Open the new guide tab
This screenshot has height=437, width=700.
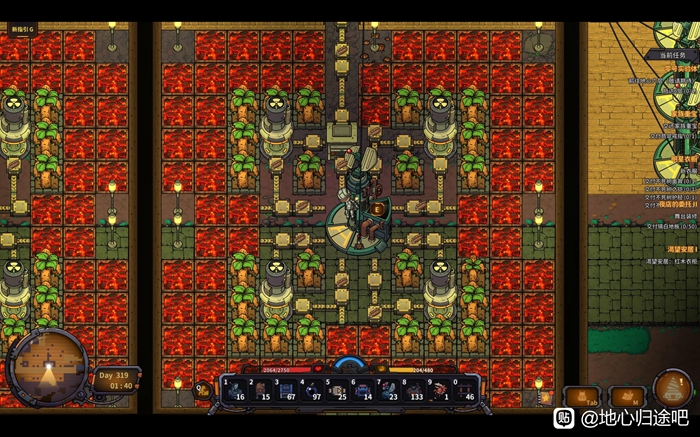[22, 30]
